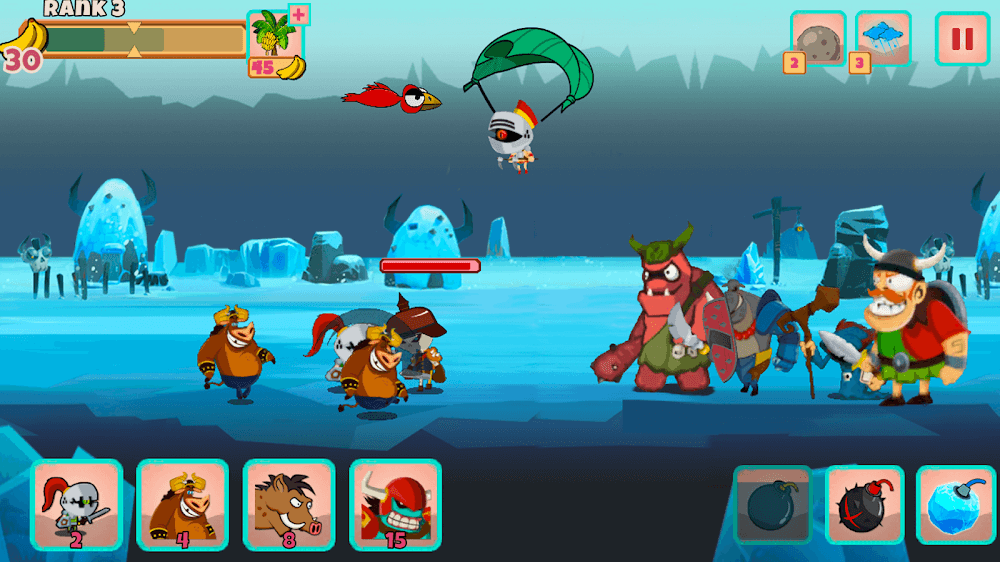The width and height of the screenshot is (1000, 562).
Task: Pause the game
Action: (x=962, y=39)
